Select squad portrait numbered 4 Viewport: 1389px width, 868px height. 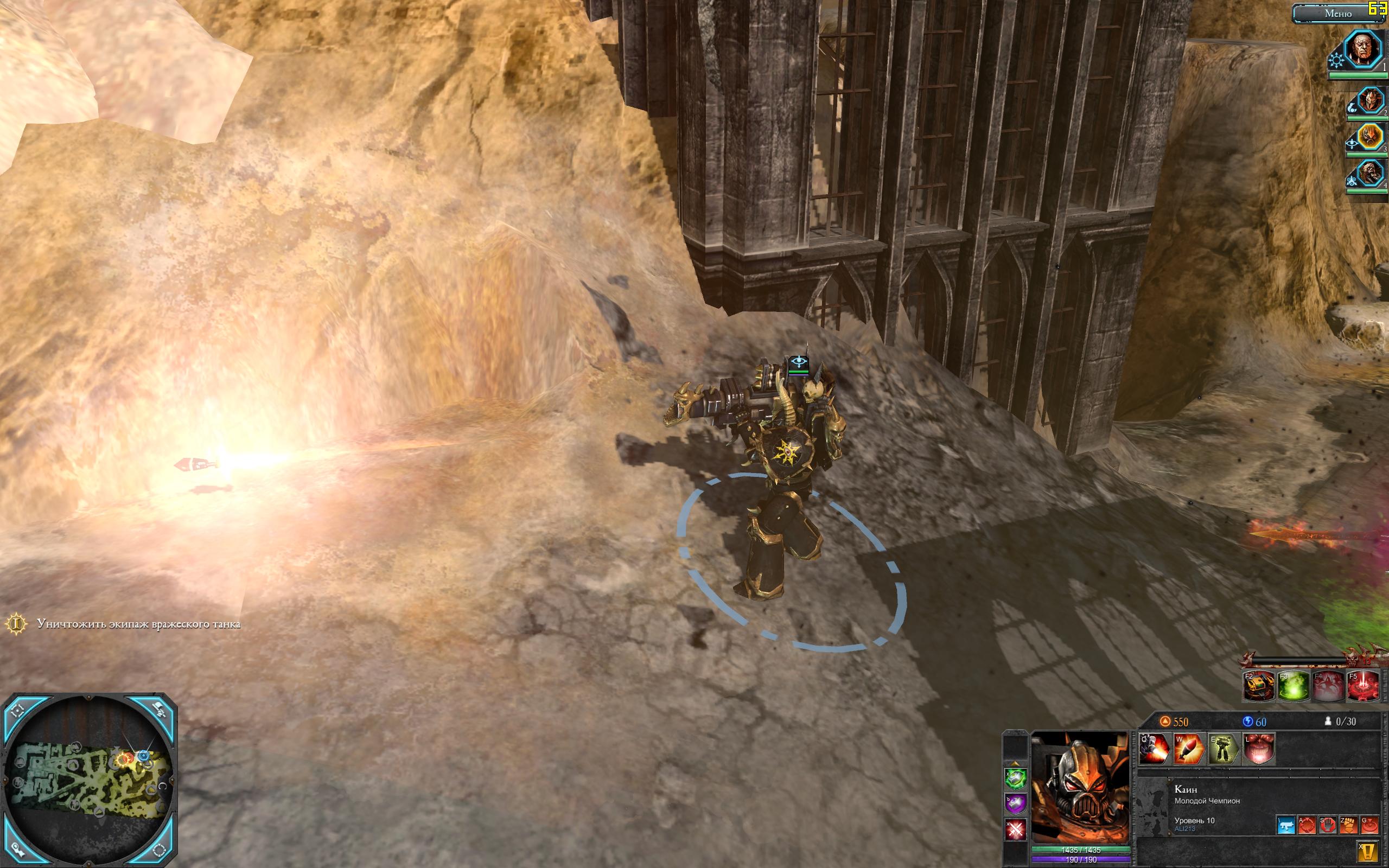tap(1369, 174)
